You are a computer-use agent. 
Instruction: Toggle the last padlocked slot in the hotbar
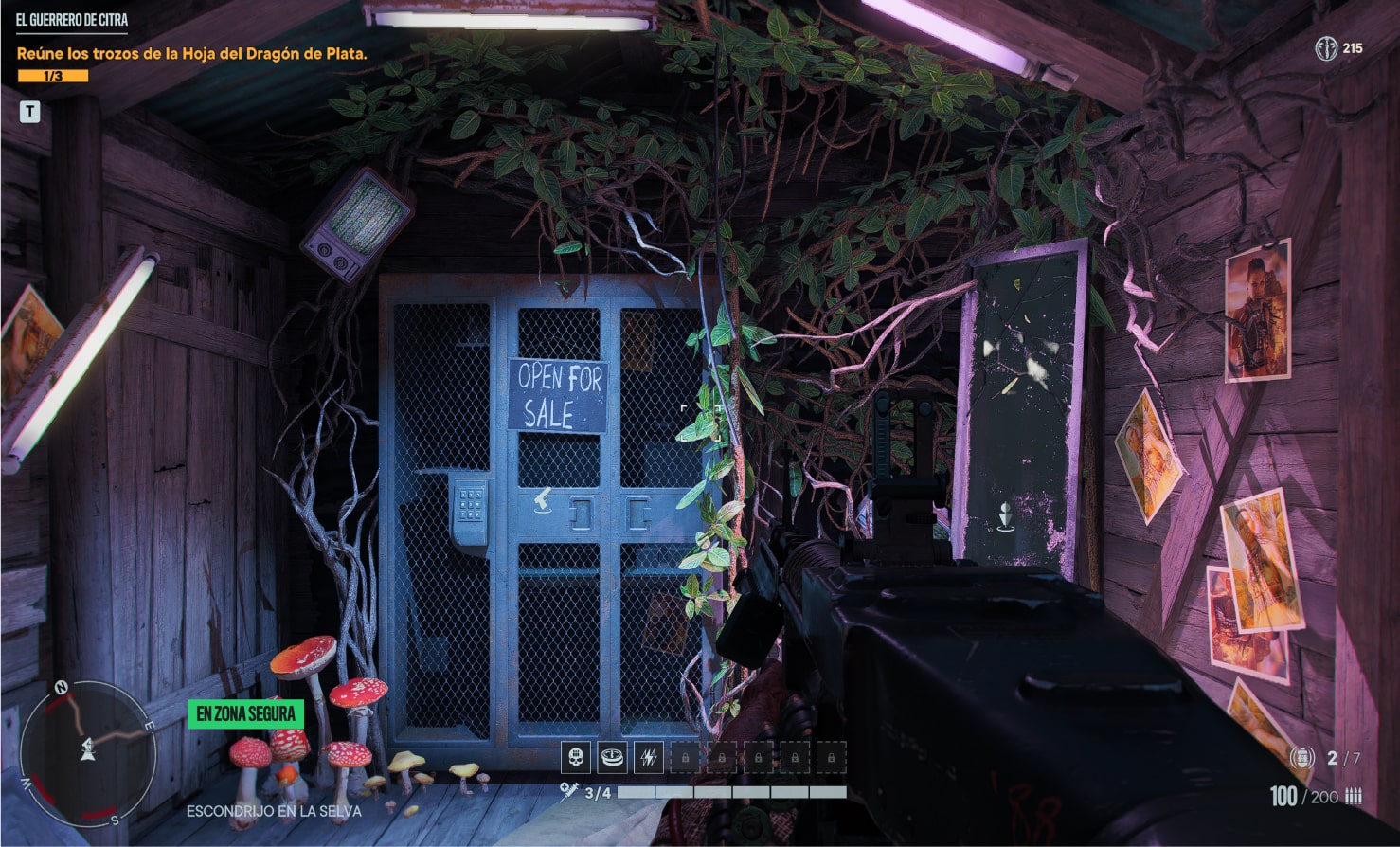[830, 757]
